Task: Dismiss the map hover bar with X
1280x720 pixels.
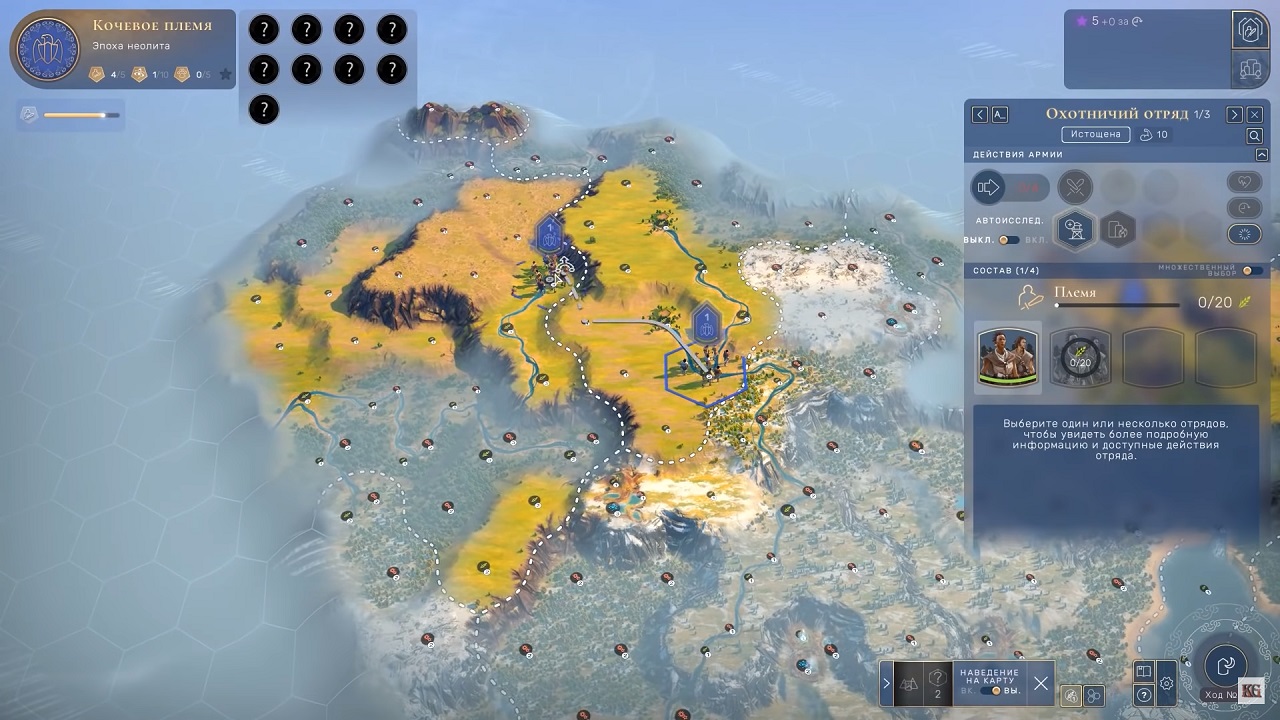Action: point(1041,684)
